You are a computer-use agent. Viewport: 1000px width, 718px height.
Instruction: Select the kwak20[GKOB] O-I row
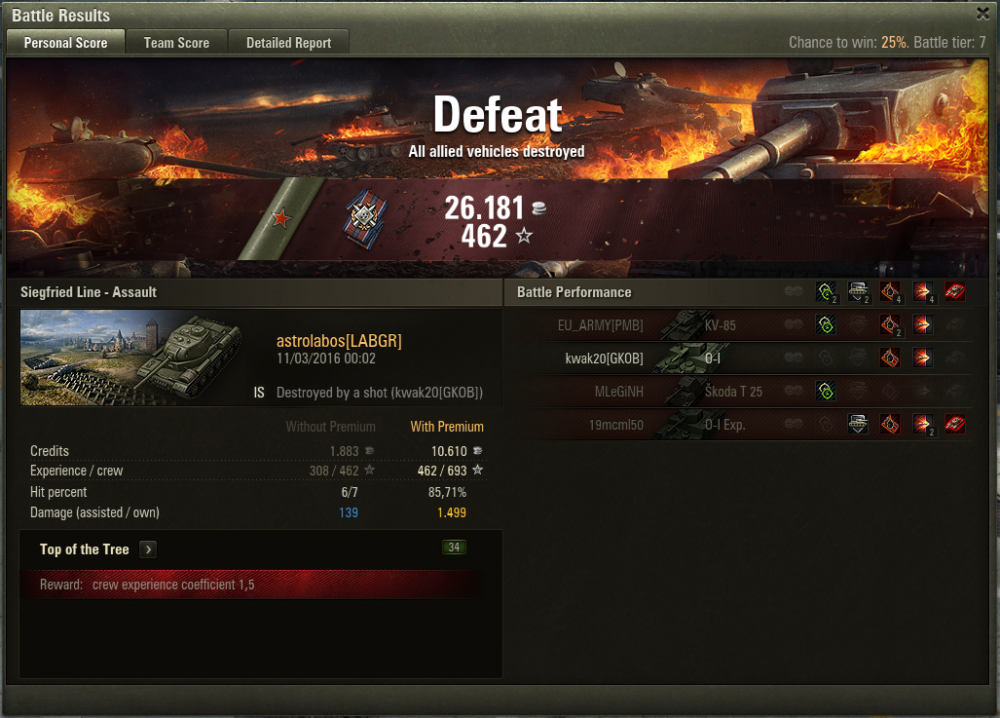click(740, 358)
